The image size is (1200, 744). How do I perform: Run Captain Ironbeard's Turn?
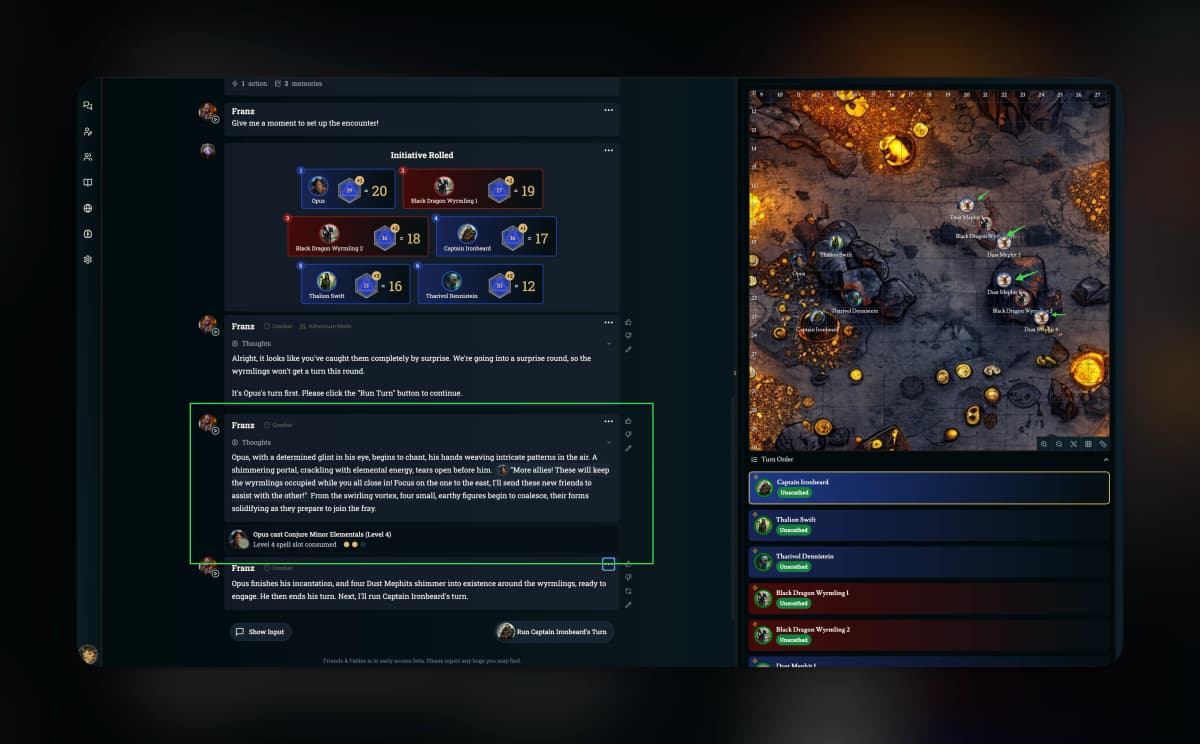point(555,632)
